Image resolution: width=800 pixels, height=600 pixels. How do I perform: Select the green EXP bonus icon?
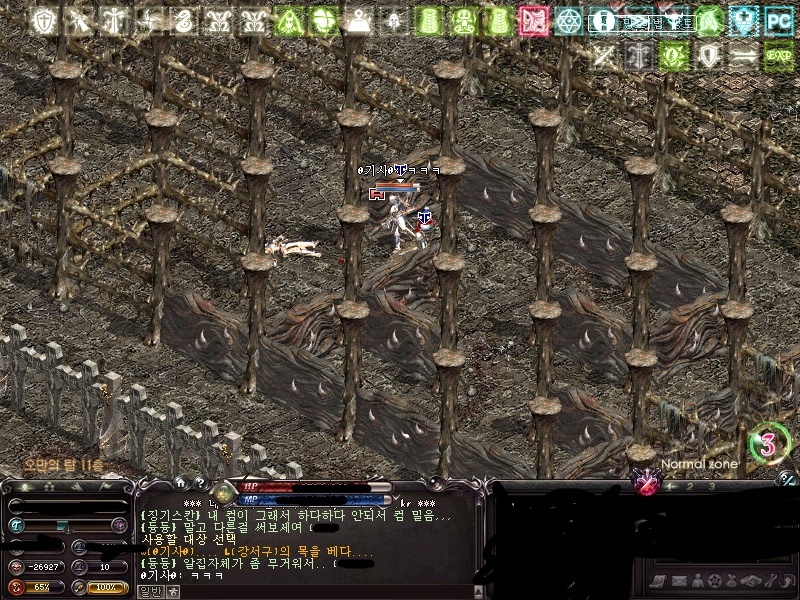pos(779,56)
